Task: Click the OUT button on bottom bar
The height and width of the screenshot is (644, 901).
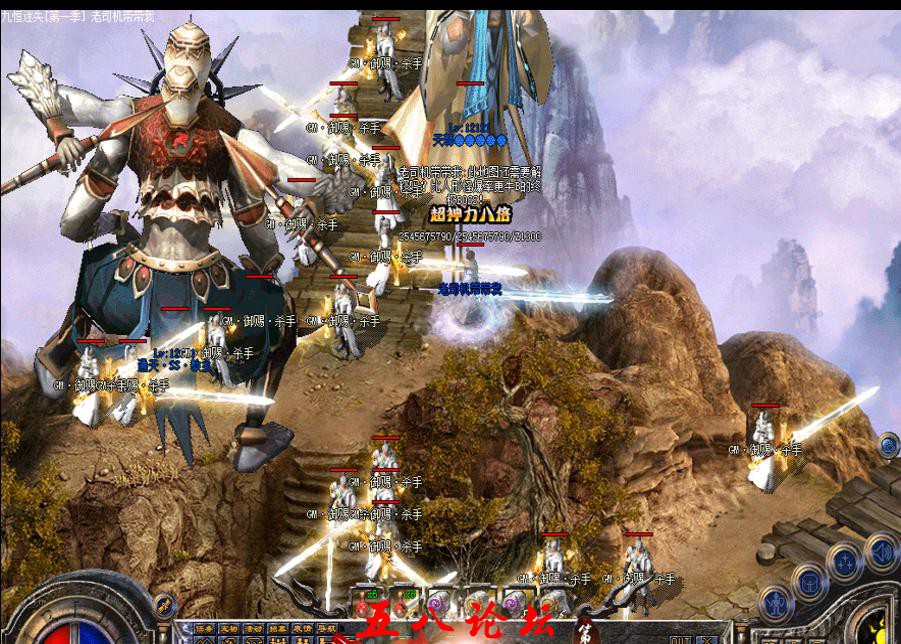Action: pos(681,638)
